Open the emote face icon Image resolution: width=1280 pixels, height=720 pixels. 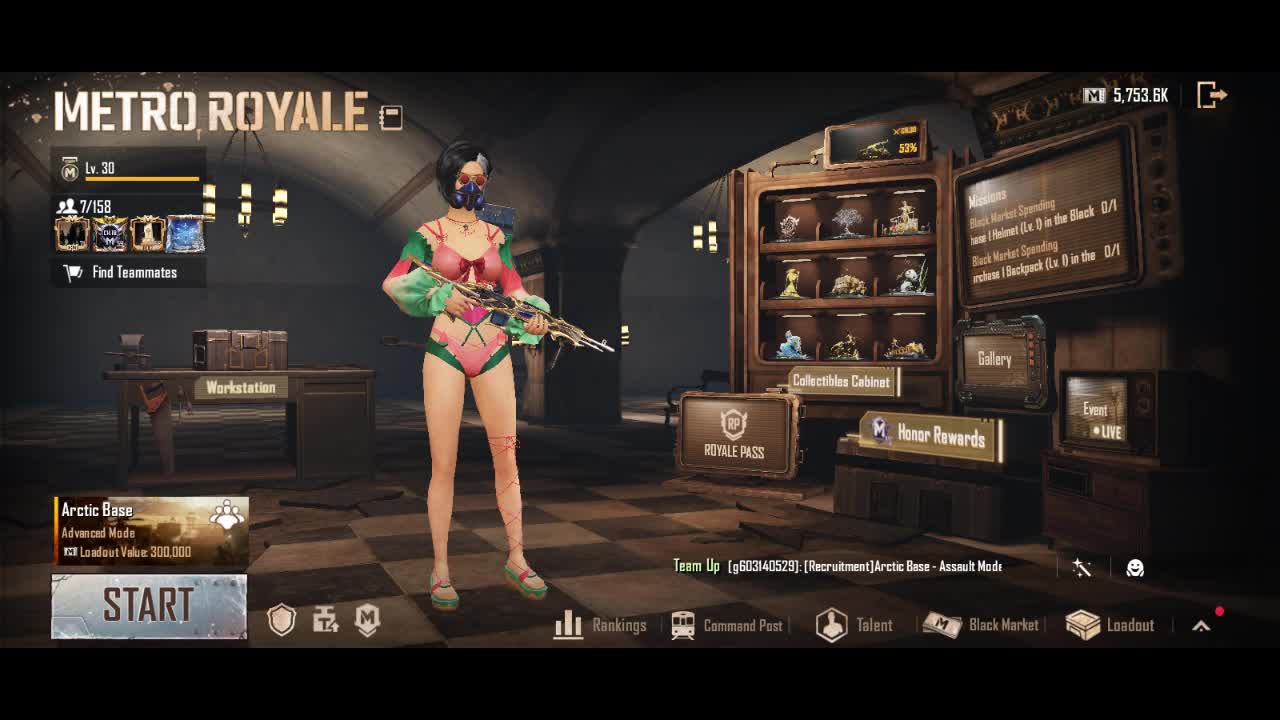1135,568
